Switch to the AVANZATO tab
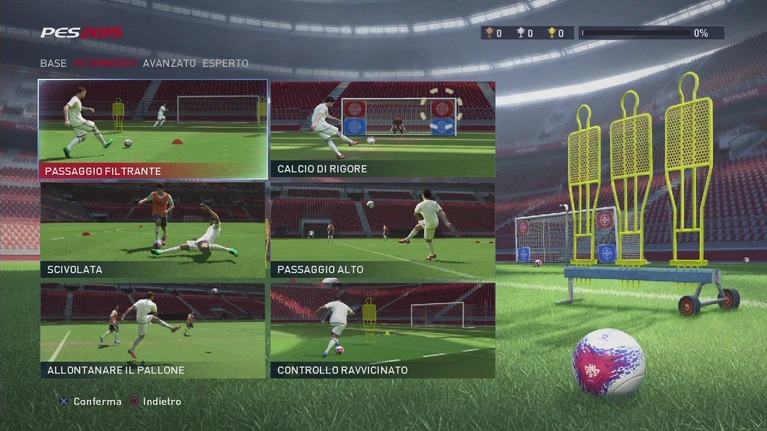 pos(169,63)
